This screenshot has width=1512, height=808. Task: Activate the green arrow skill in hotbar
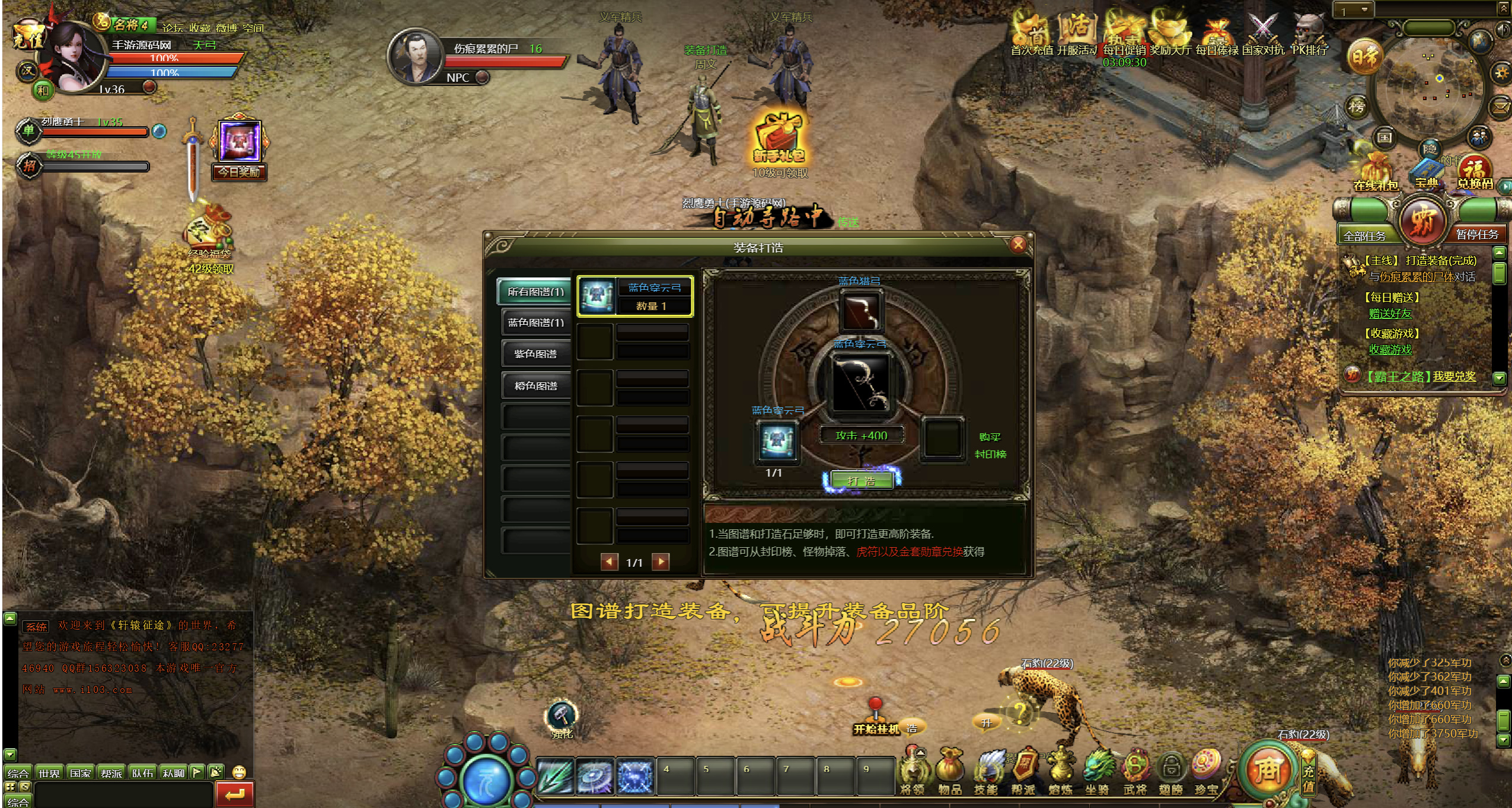click(x=556, y=775)
